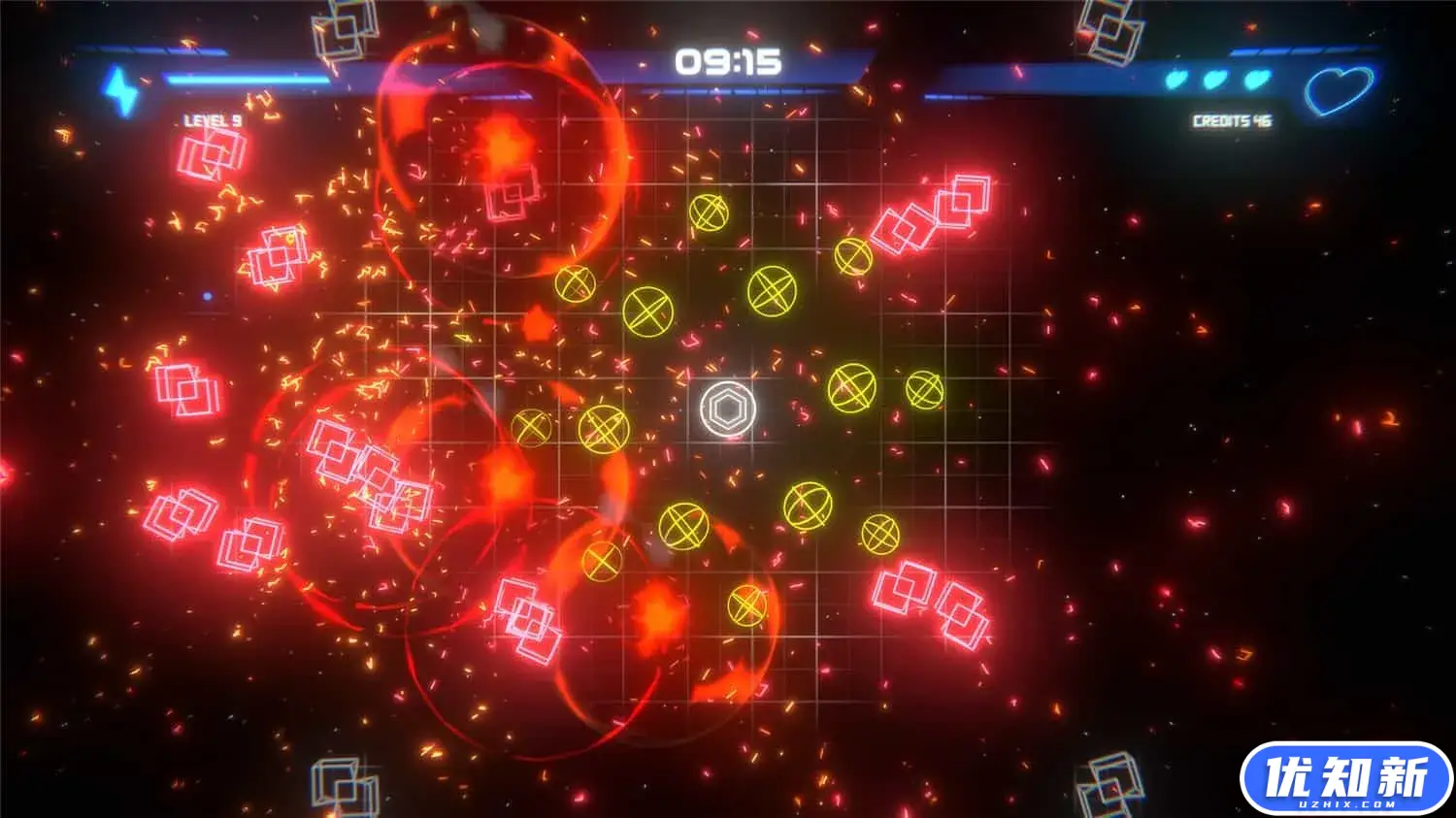Click the large neon heart health icon

pos(1340,89)
